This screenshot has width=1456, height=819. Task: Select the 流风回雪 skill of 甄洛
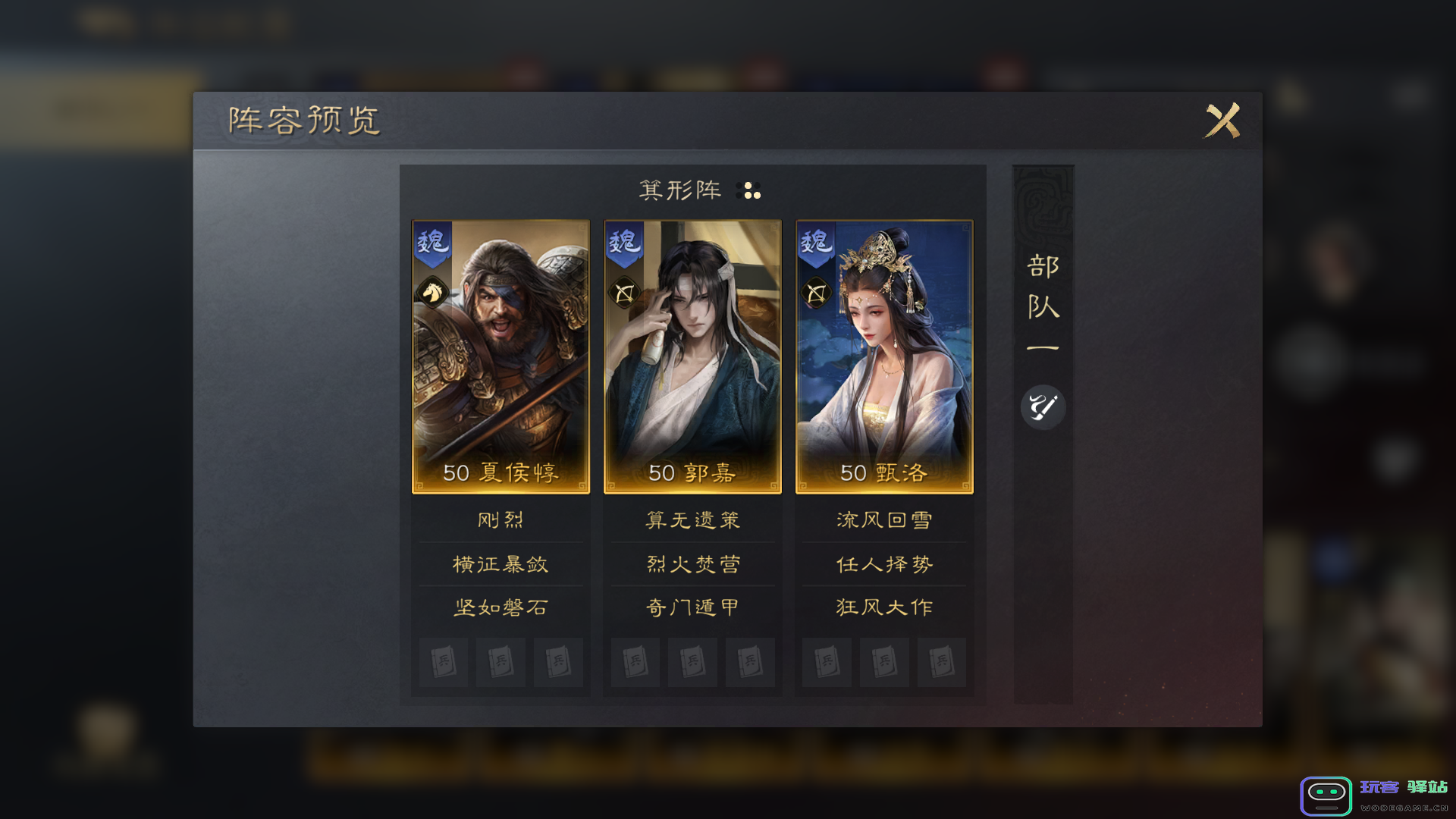point(883,519)
